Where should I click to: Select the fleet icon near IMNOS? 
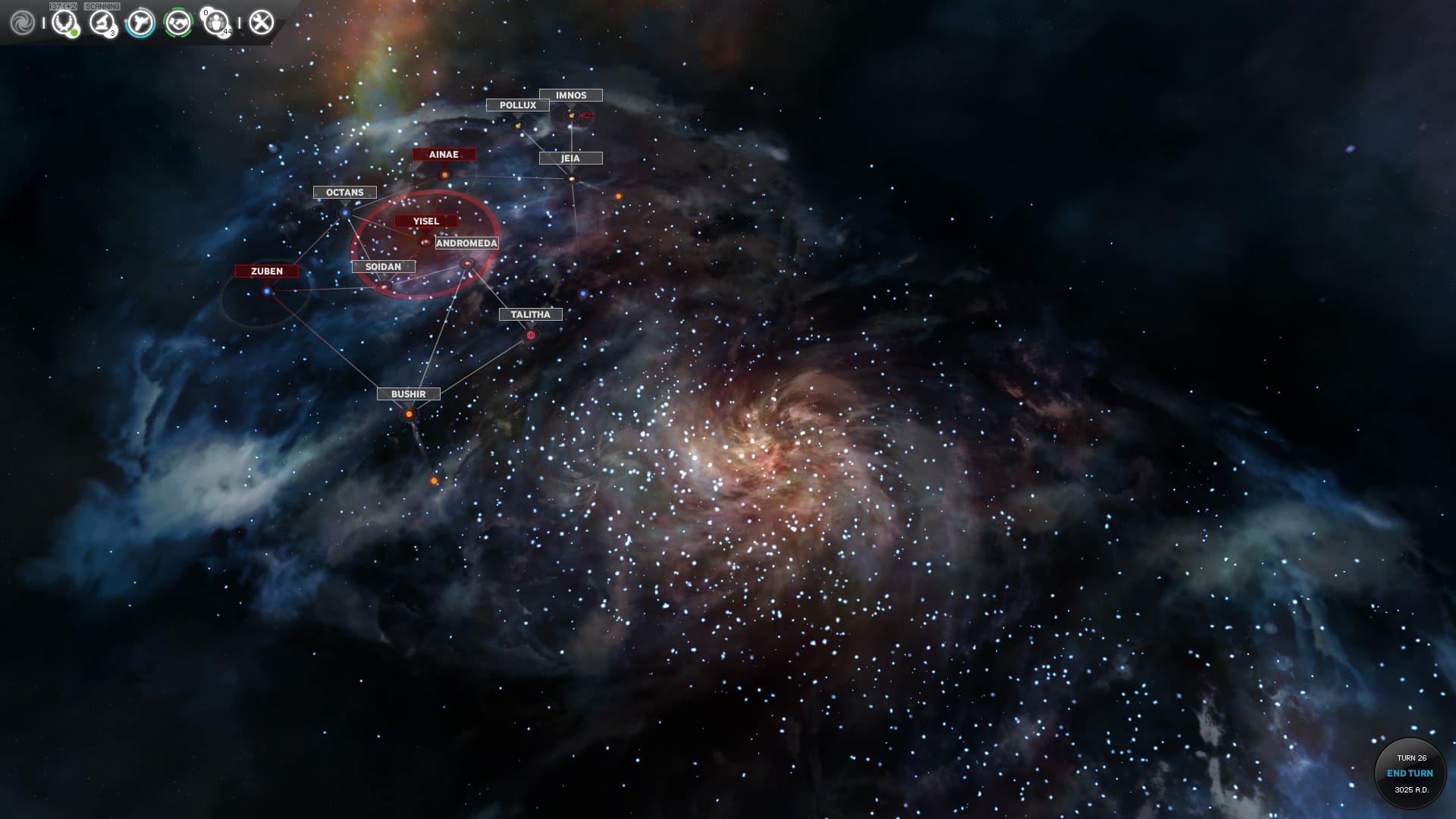pos(586,116)
